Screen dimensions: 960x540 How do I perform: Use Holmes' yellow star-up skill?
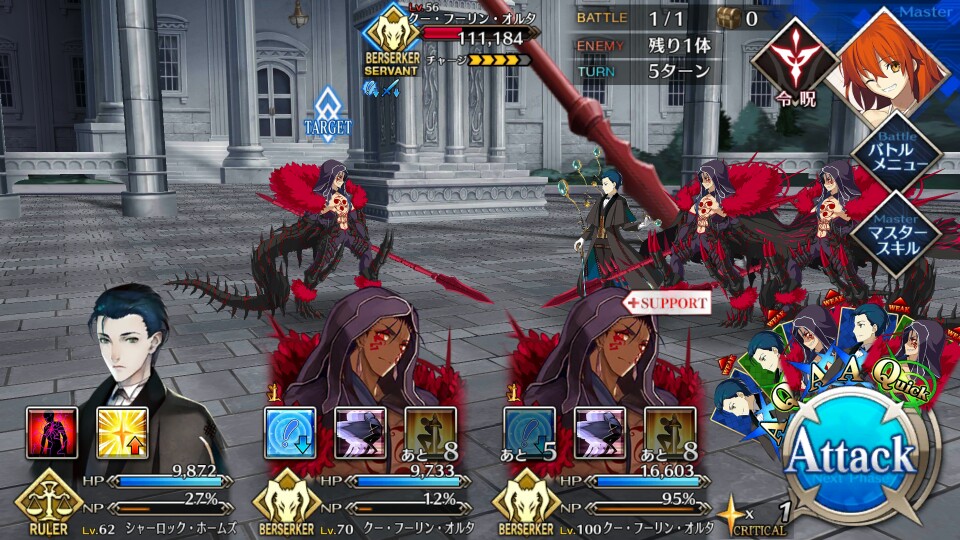122,433
